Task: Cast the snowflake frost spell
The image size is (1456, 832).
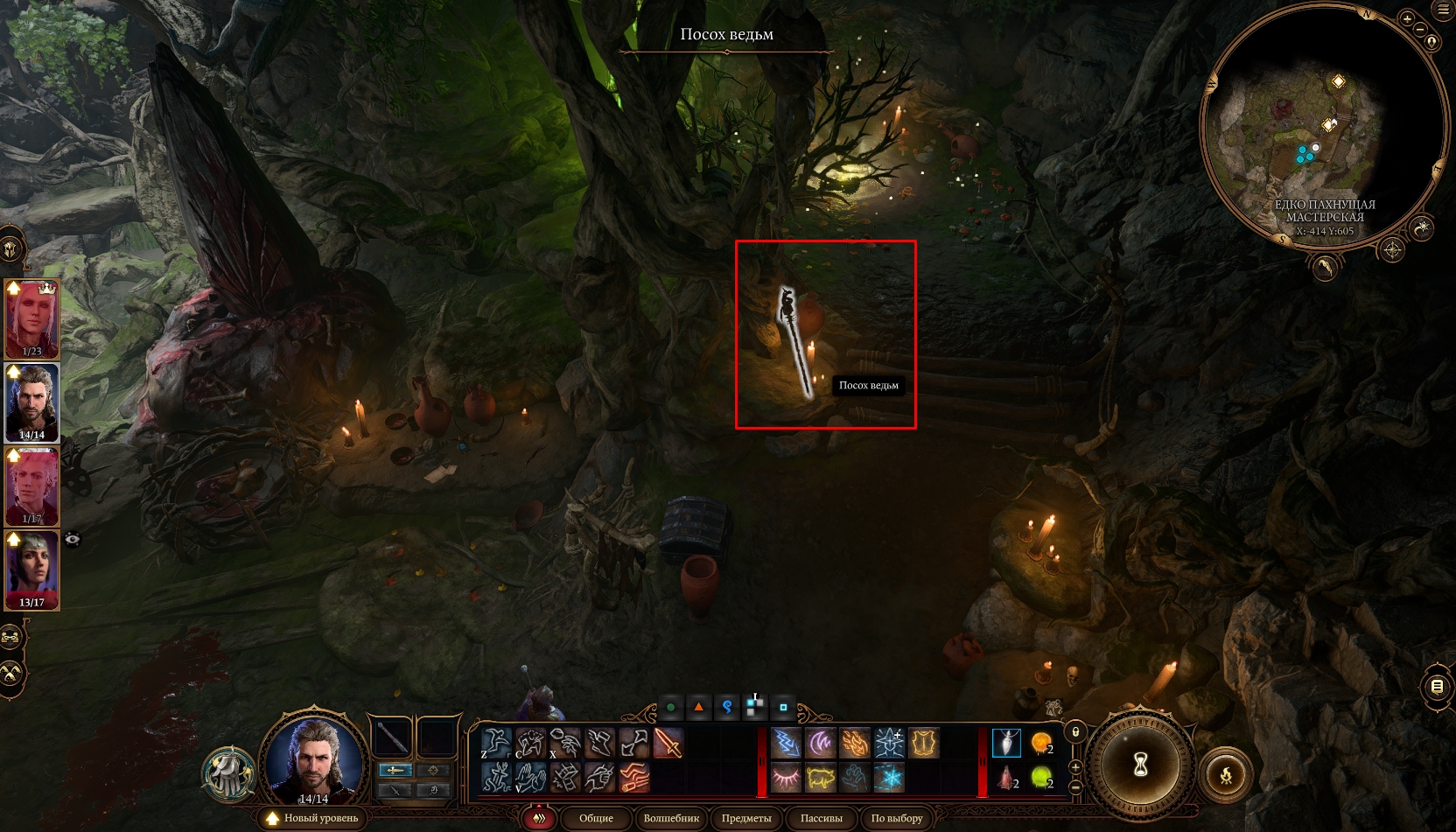Action: (x=889, y=777)
